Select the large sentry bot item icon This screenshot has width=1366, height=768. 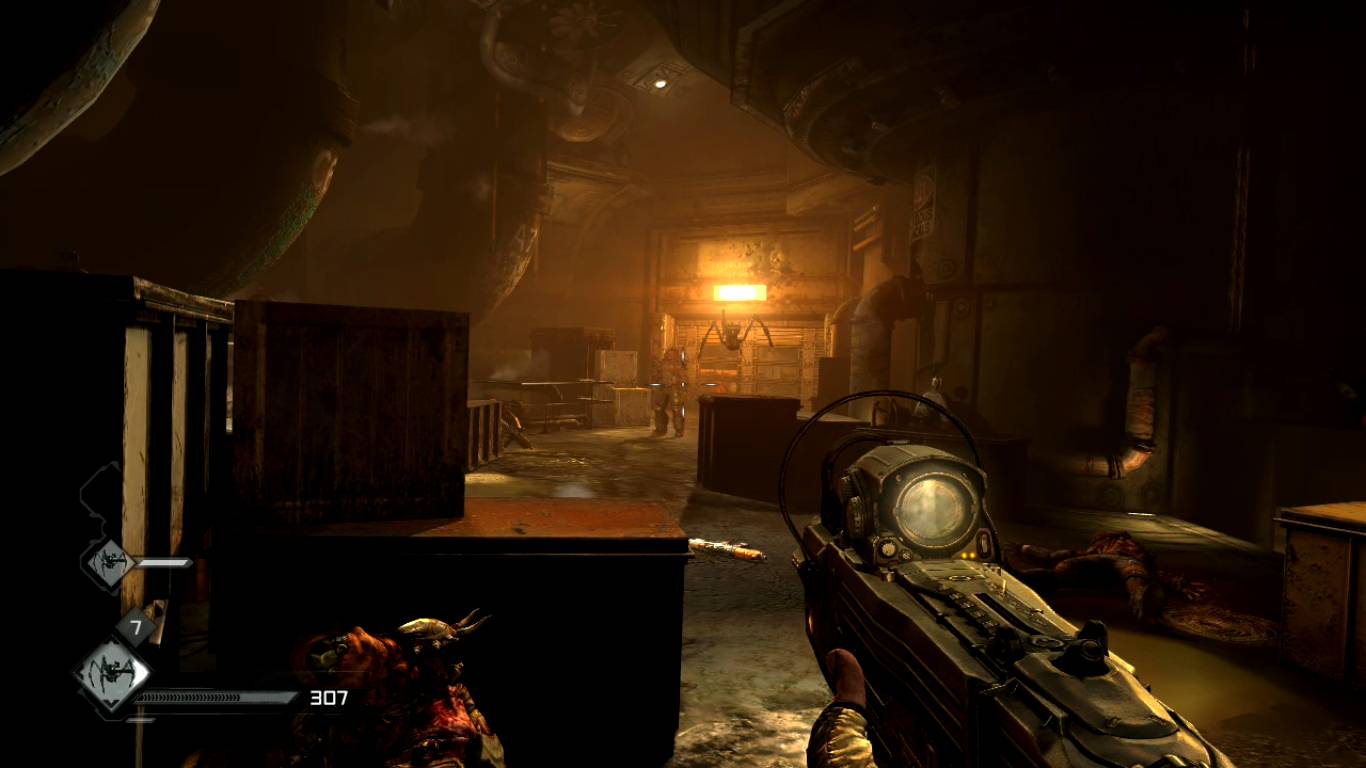[x=112, y=674]
